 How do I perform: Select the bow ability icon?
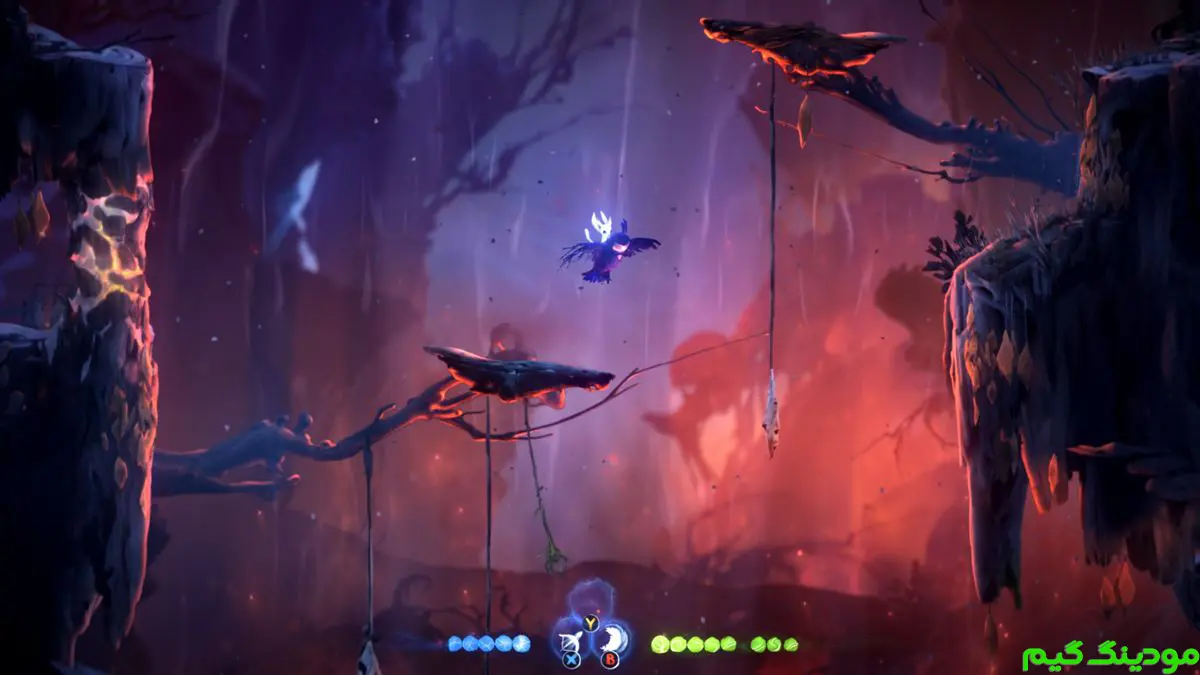[572, 639]
